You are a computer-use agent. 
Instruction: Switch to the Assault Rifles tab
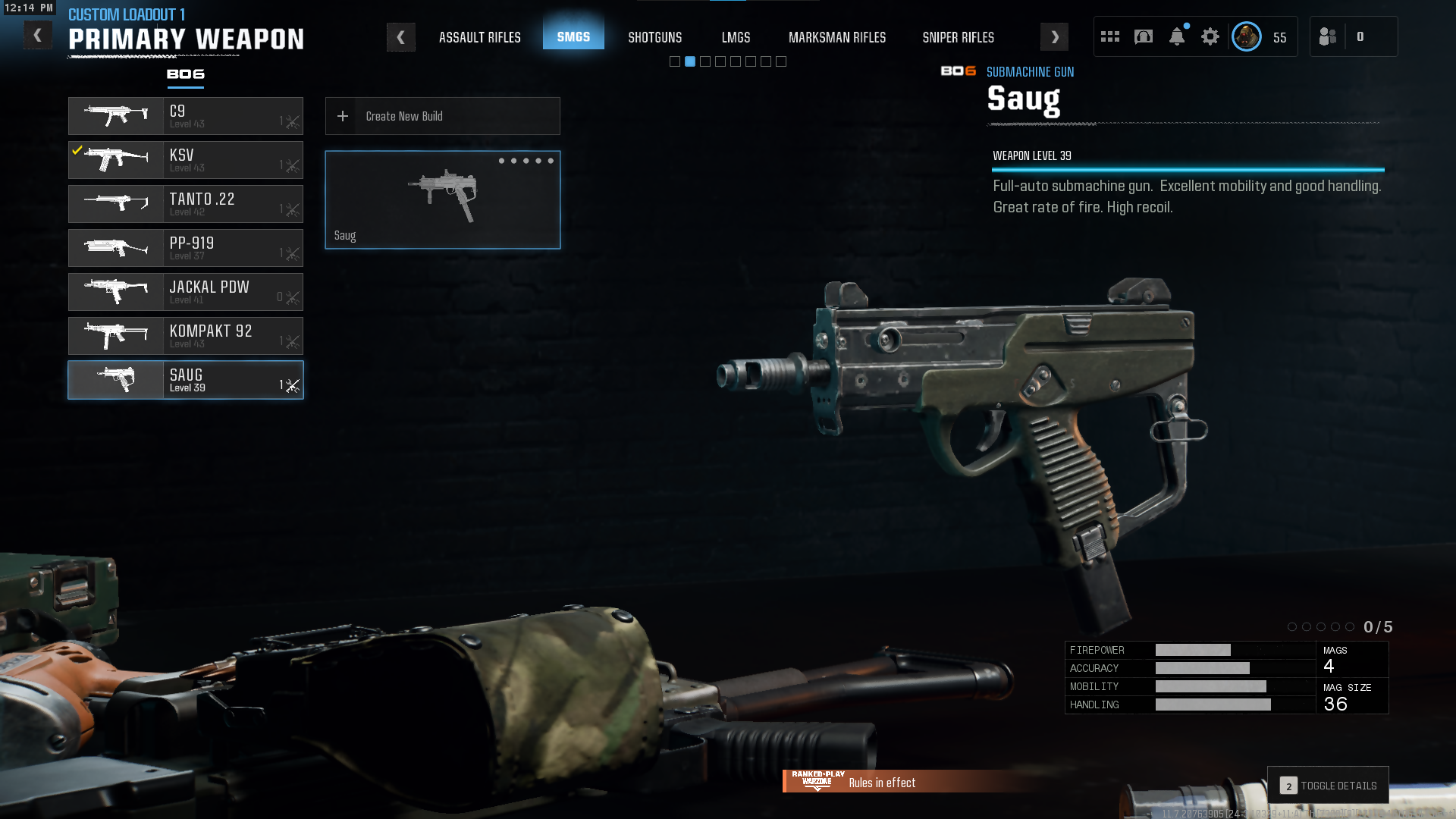pyautogui.click(x=479, y=37)
